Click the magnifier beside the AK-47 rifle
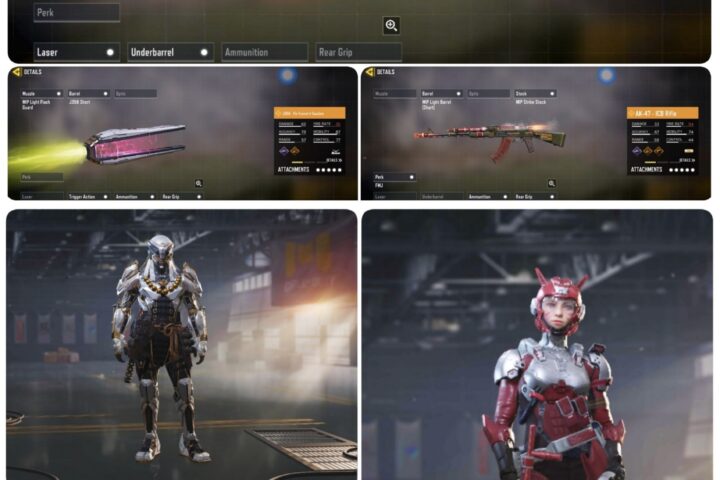The image size is (720, 480). pyautogui.click(x=551, y=183)
